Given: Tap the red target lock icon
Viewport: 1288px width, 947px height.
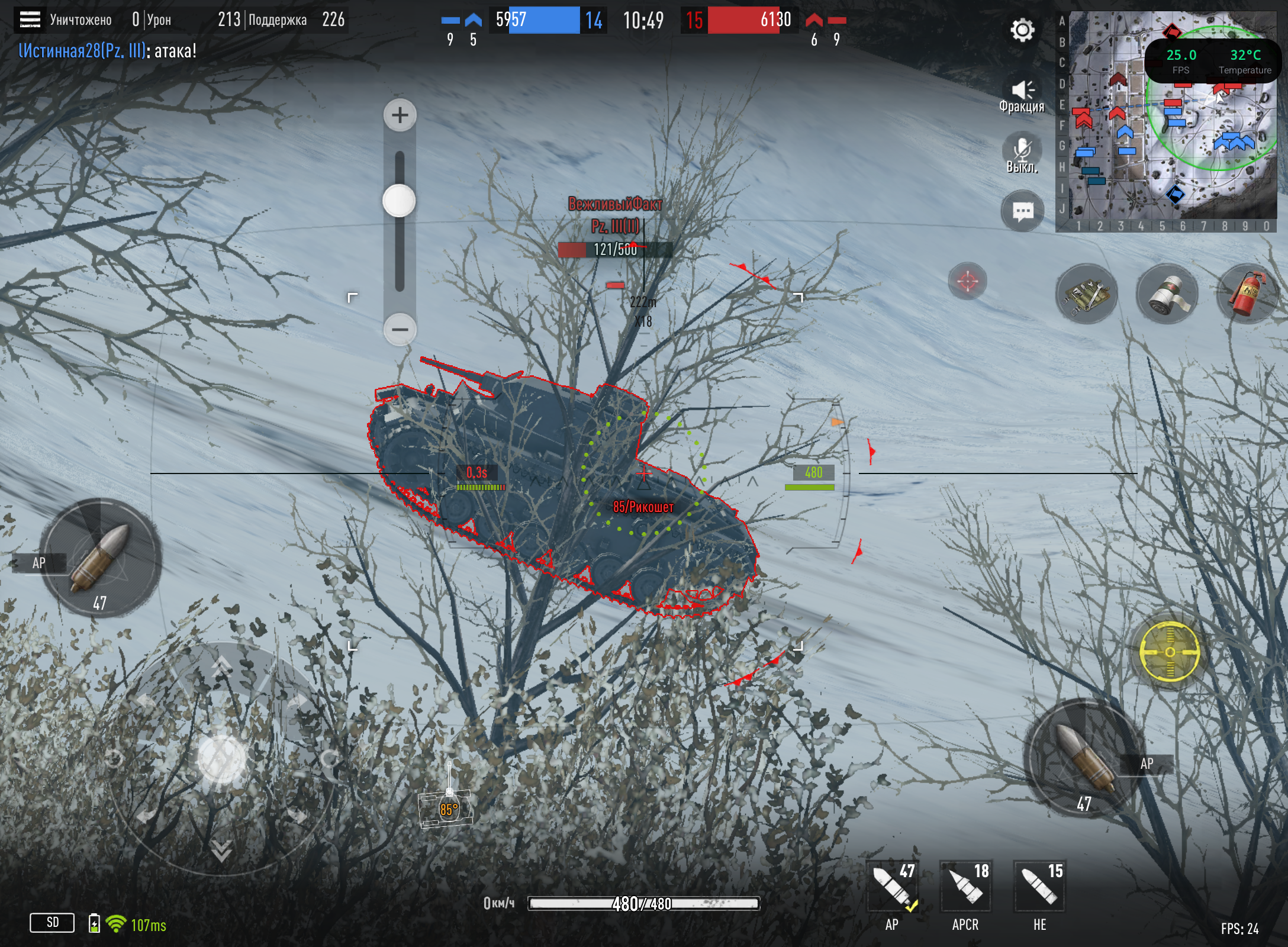Looking at the screenshot, I should click(967, 281).
